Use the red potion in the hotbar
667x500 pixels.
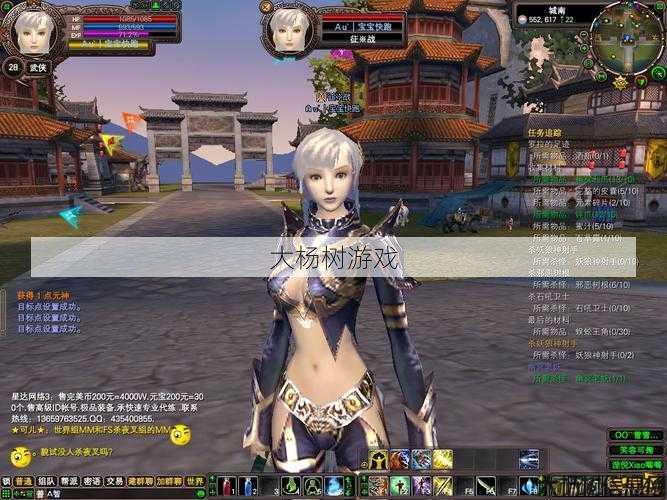pyautogui.click(x=228, y=487)
